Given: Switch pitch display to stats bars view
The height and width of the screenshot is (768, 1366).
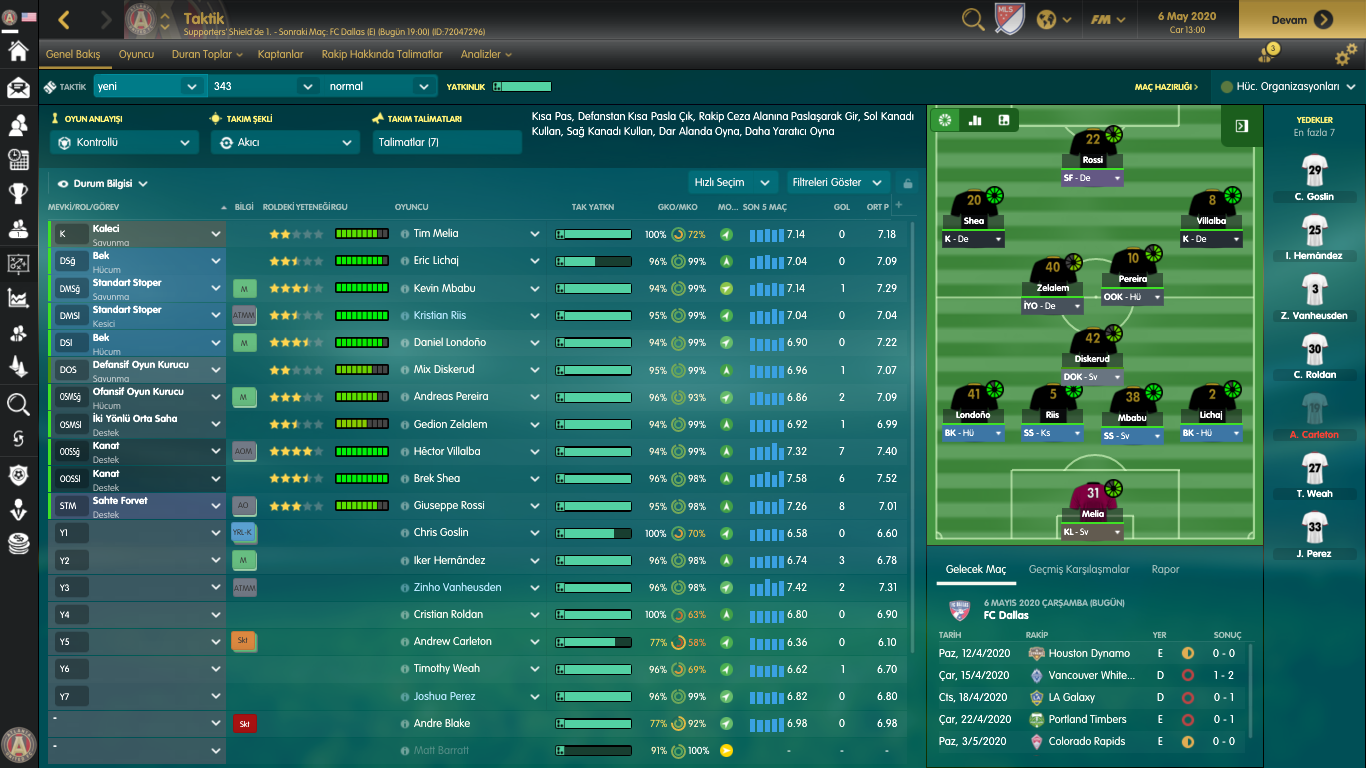Looking at the screenshot, I should pyautogui.click(x=975, y=120).
